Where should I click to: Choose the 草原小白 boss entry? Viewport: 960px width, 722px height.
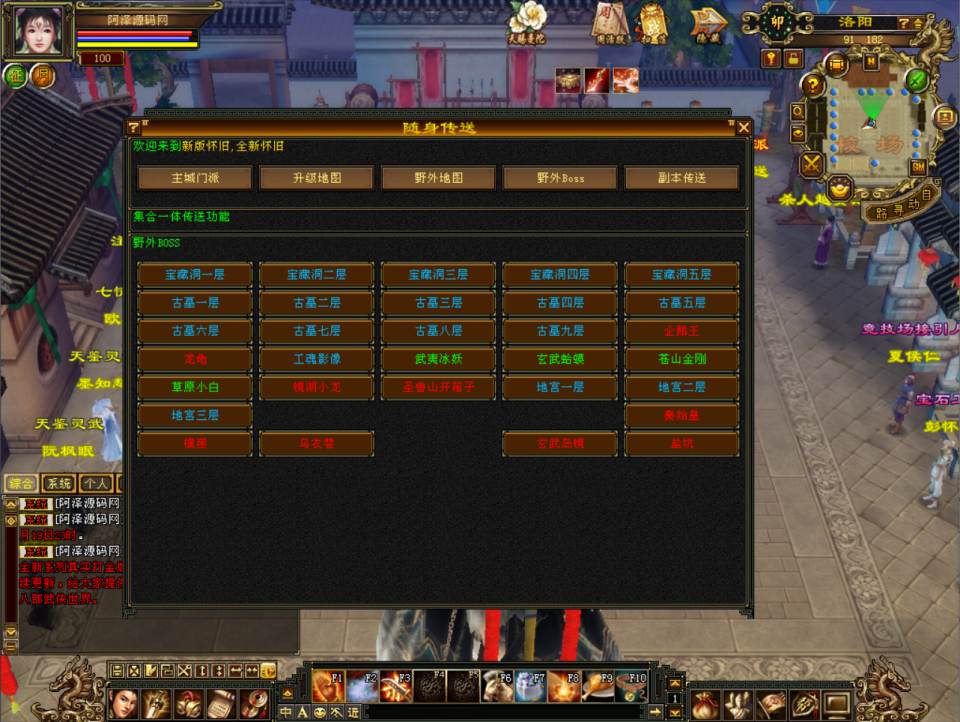pyautogui.click(x=195, y=387)
